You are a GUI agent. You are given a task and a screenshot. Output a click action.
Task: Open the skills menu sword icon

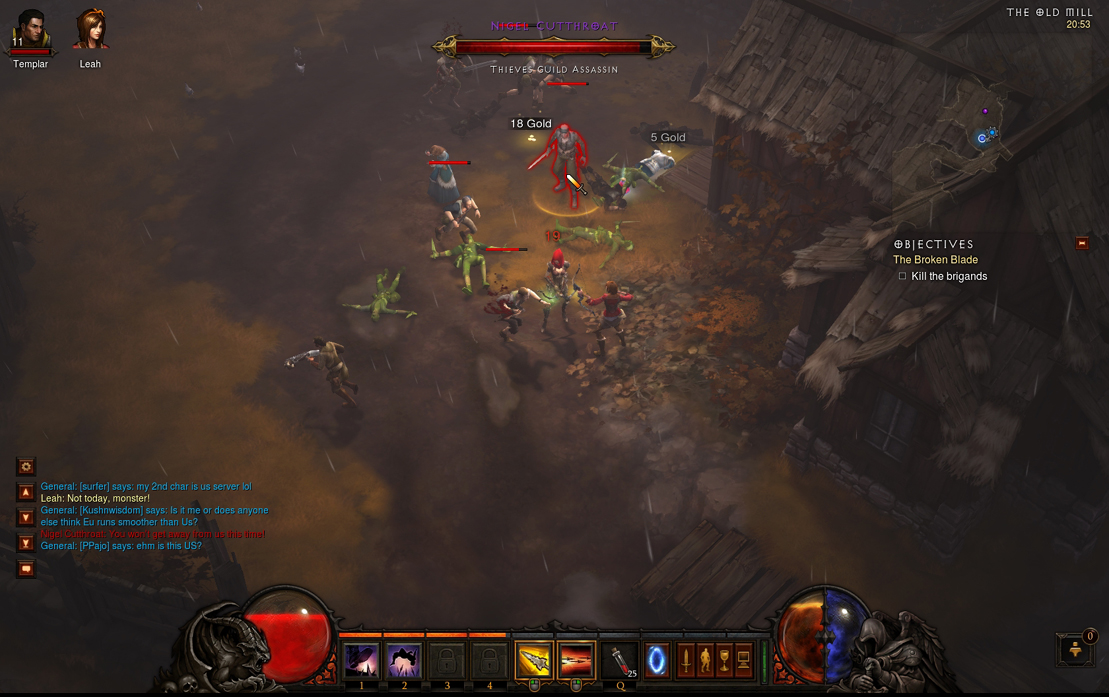point(686,661)
